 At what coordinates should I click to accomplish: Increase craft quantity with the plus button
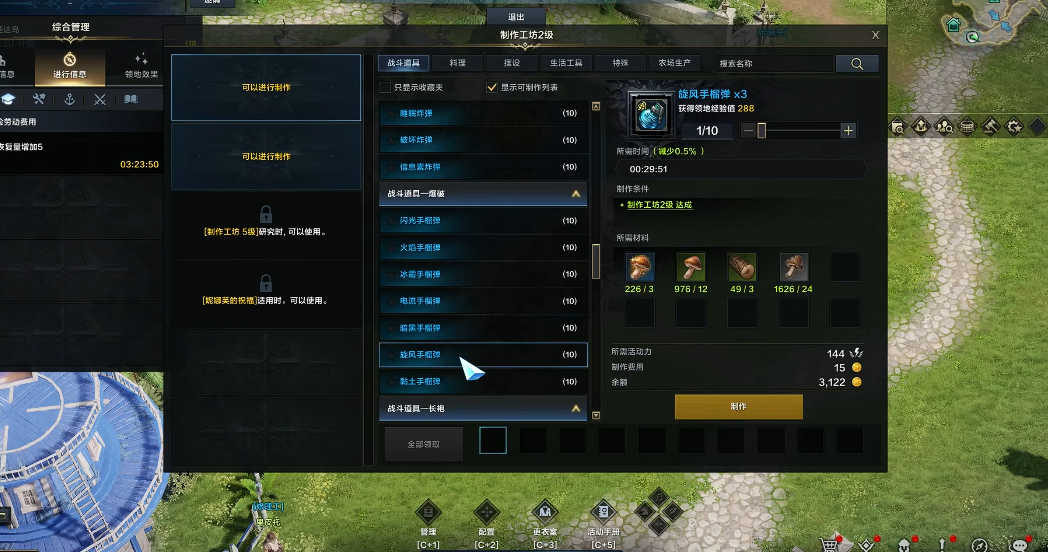pos(848,131)
